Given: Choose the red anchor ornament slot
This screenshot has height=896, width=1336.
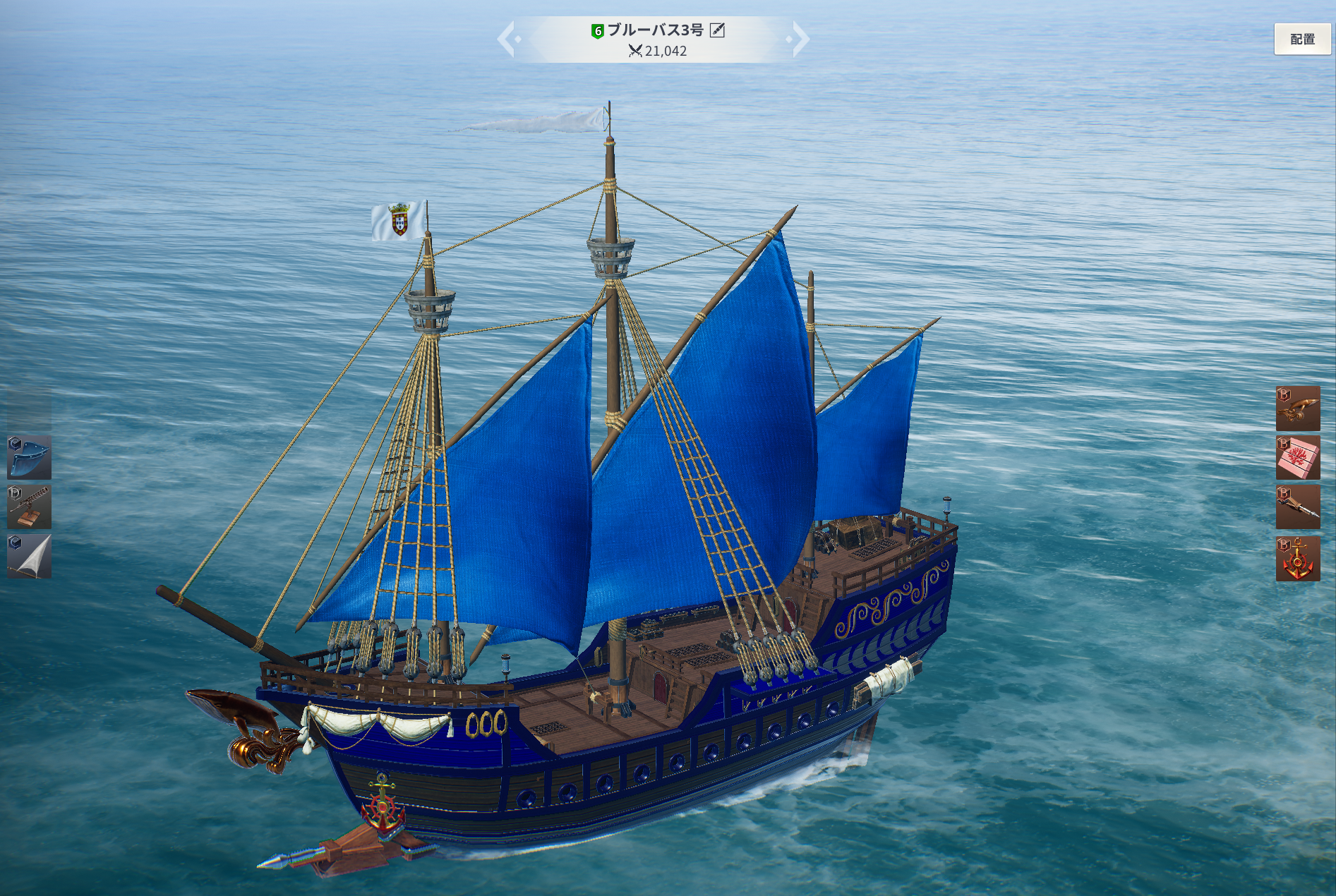Looking at the screenshot, I should click(x=1297, y=558).
